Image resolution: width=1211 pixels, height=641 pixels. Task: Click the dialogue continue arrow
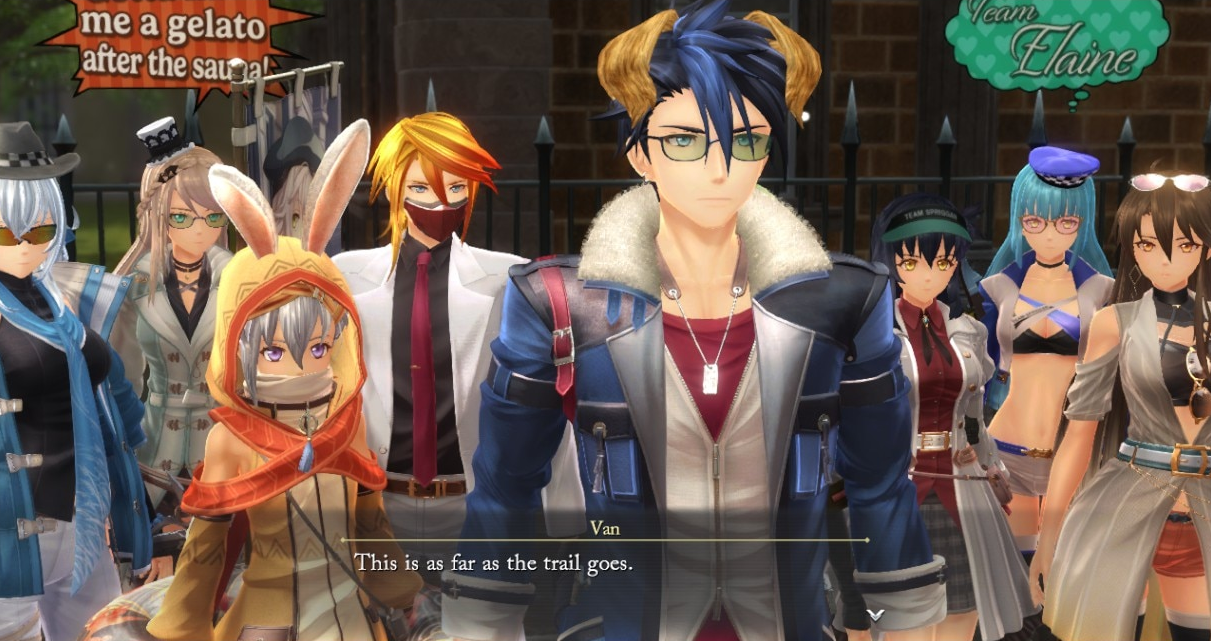[x=875, y=614]
